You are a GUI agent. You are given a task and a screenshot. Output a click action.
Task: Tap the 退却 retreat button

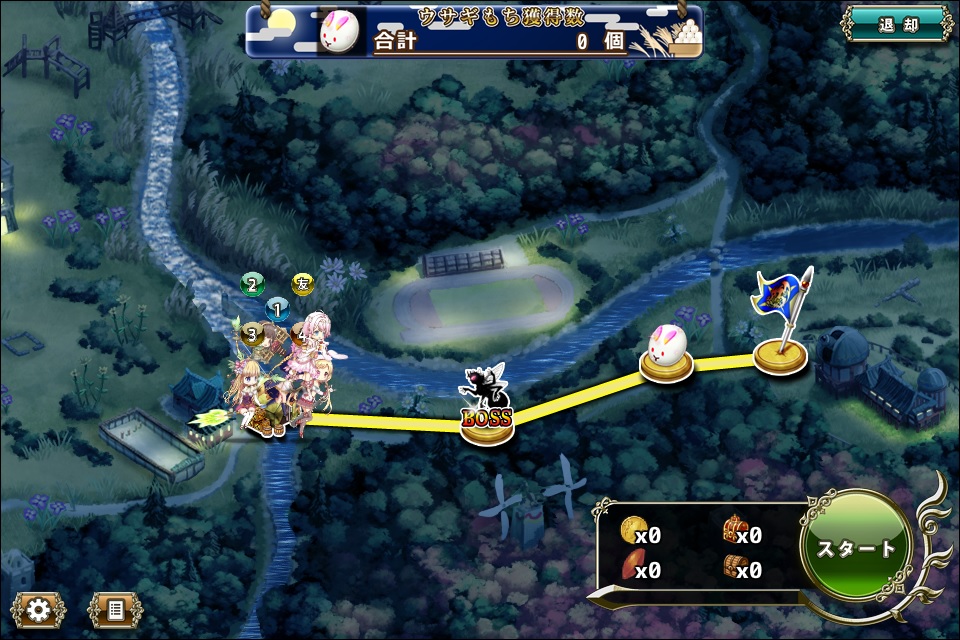click(895, 24)
